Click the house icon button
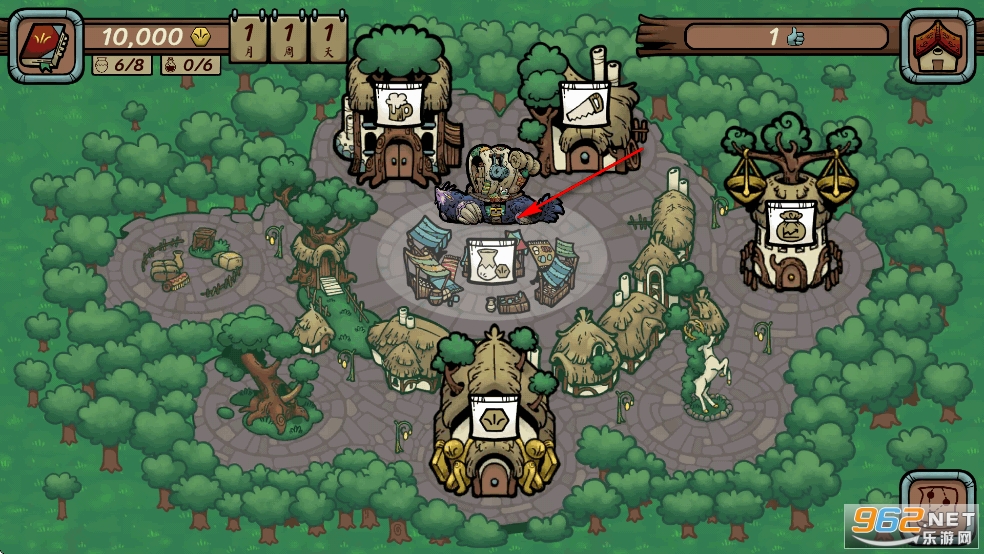This screenshot has width=984, height=554. 937,45
